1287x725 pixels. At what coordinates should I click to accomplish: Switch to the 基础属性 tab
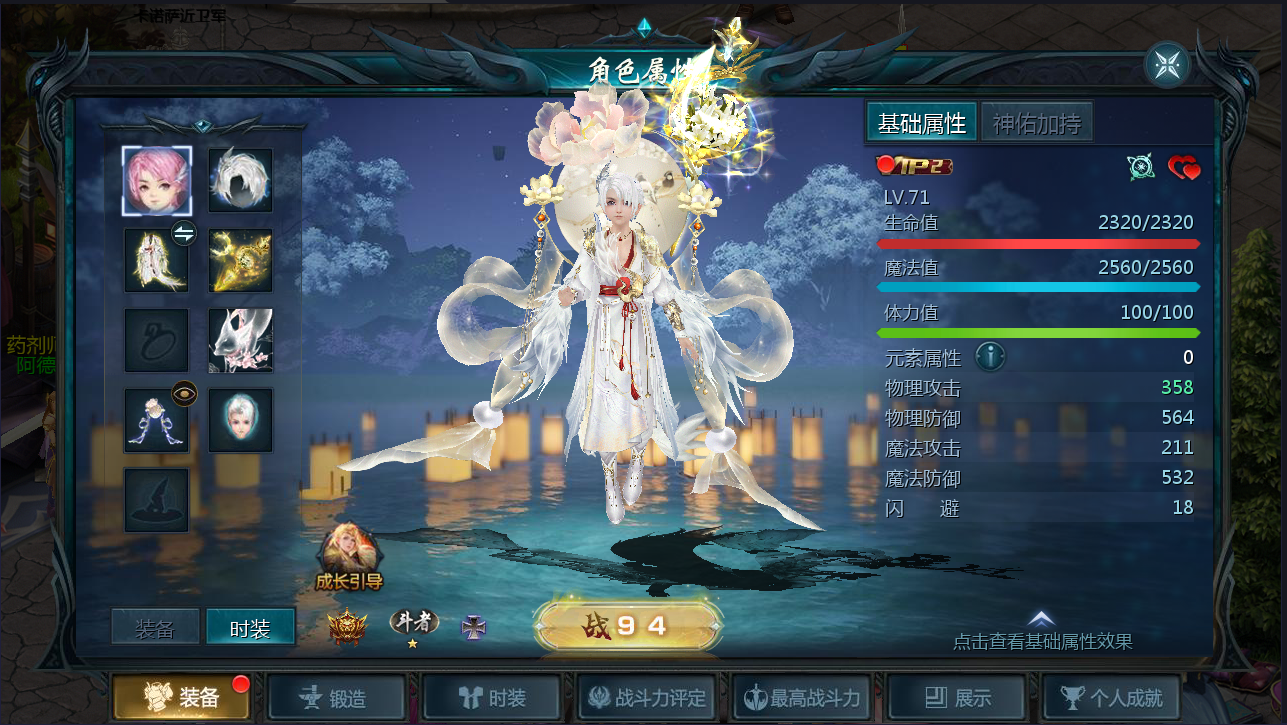coord(921,123)
